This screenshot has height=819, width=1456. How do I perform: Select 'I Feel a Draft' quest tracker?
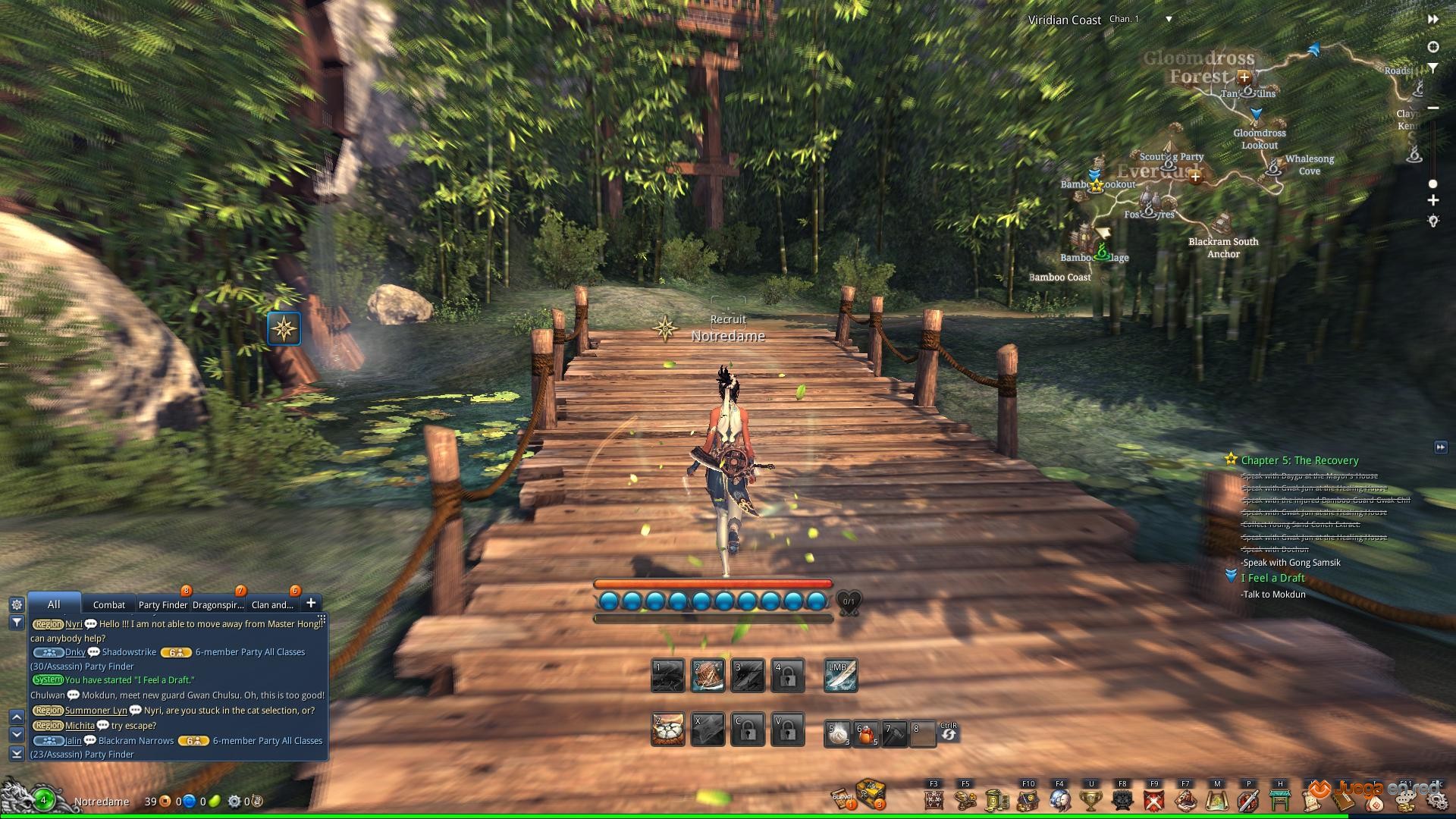point(1272,578)
